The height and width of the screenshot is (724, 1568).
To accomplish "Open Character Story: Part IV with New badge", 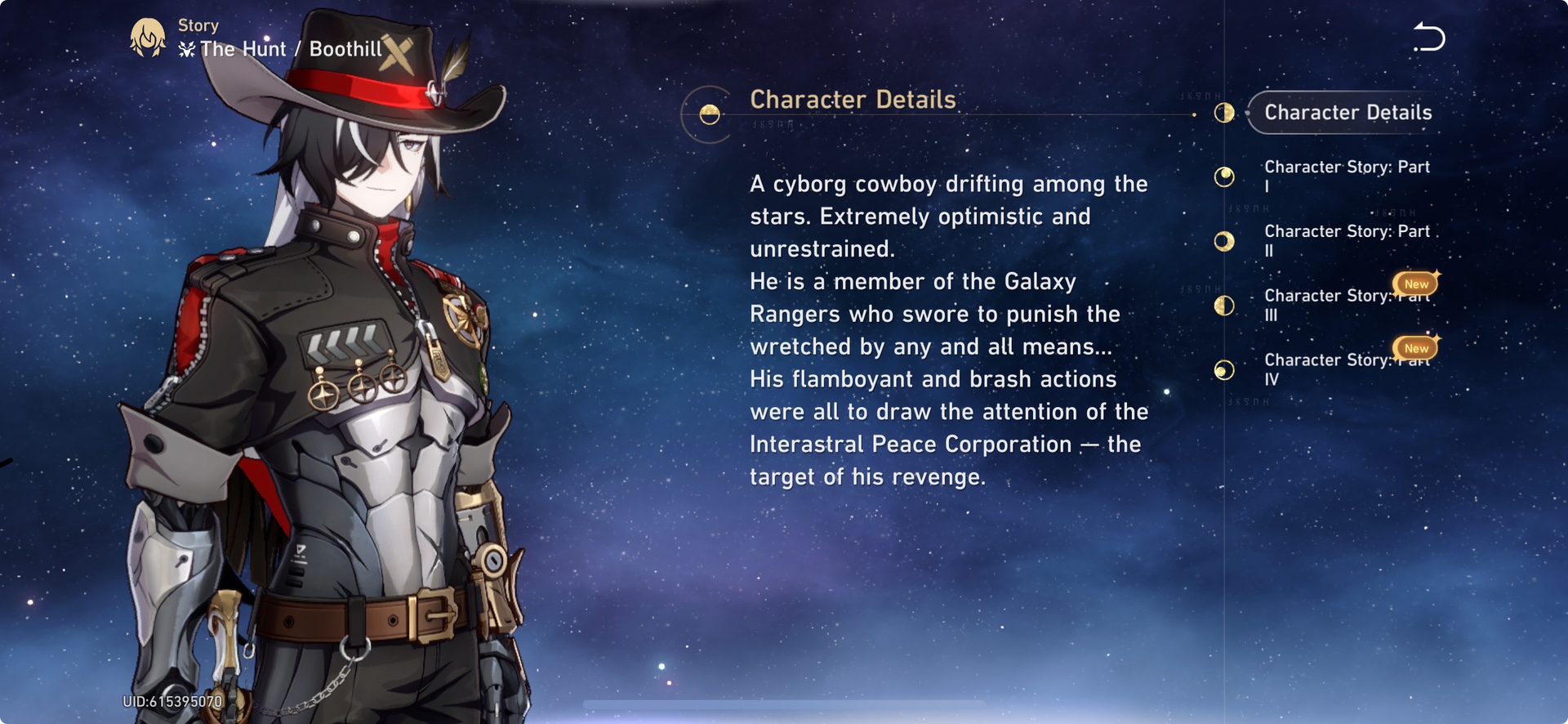I will pos(1339,369).
